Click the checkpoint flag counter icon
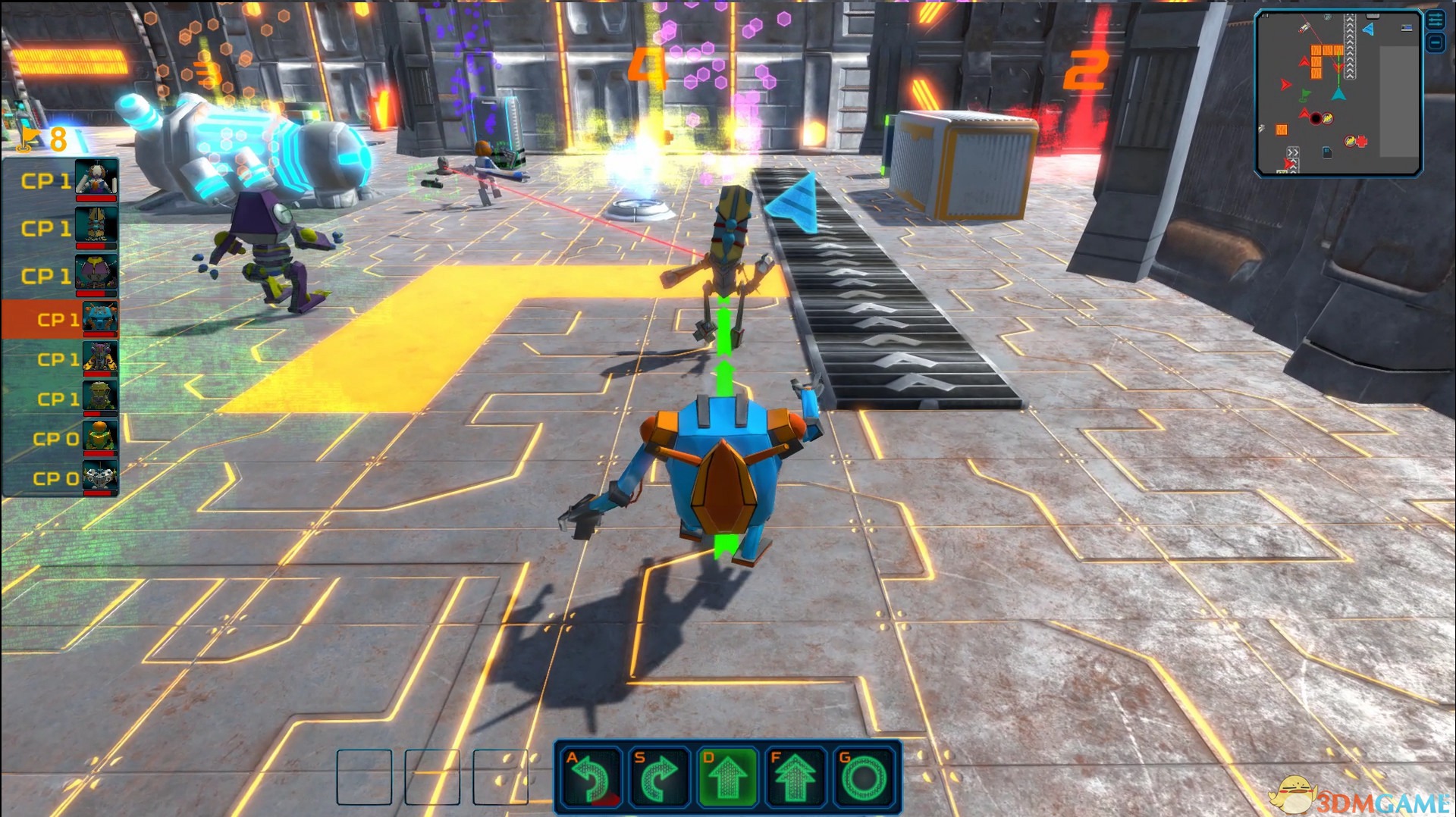1456x817 pixels. [x=30, y=138]
